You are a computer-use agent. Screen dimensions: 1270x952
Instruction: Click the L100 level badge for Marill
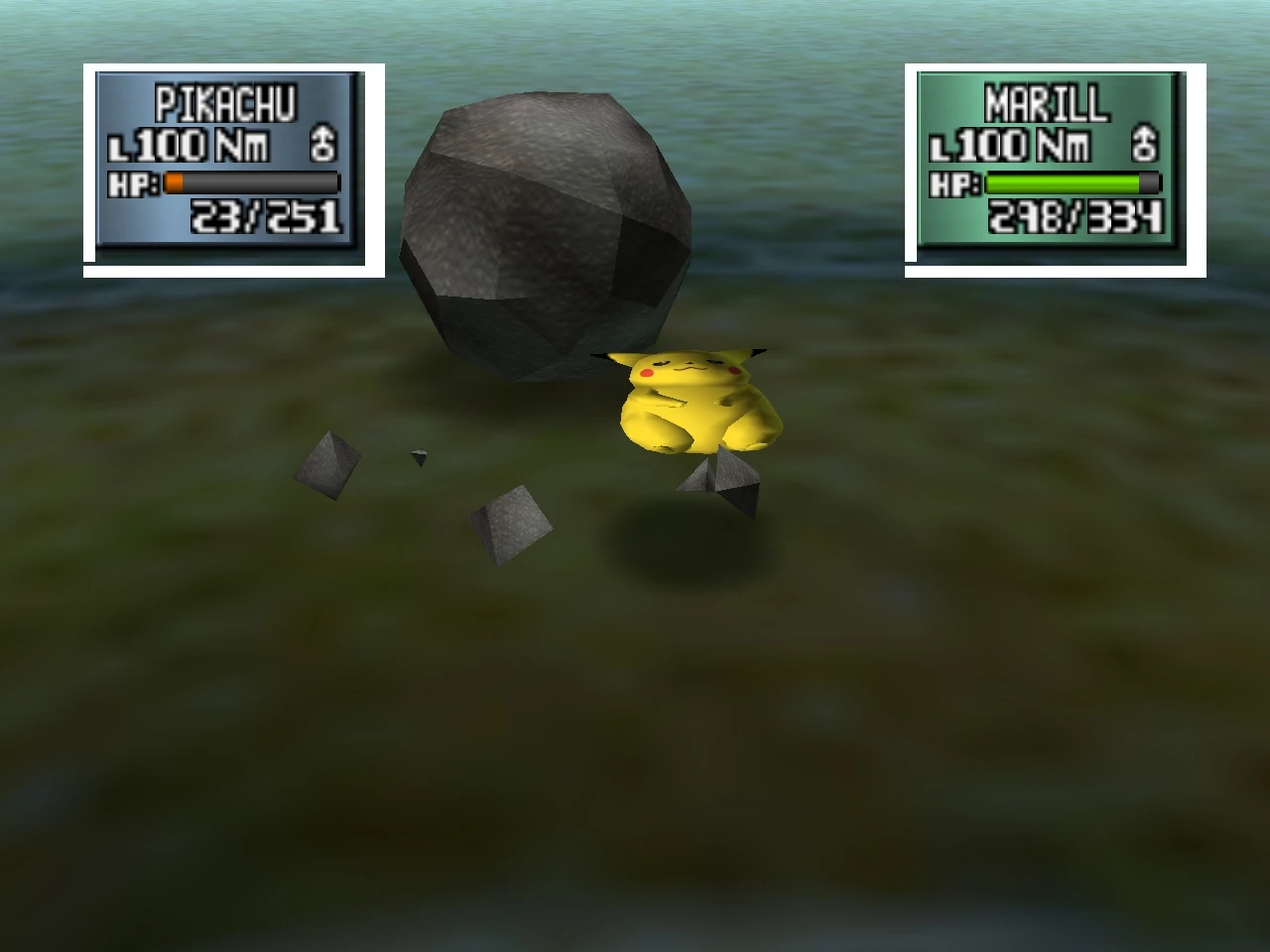coord(983,143)
